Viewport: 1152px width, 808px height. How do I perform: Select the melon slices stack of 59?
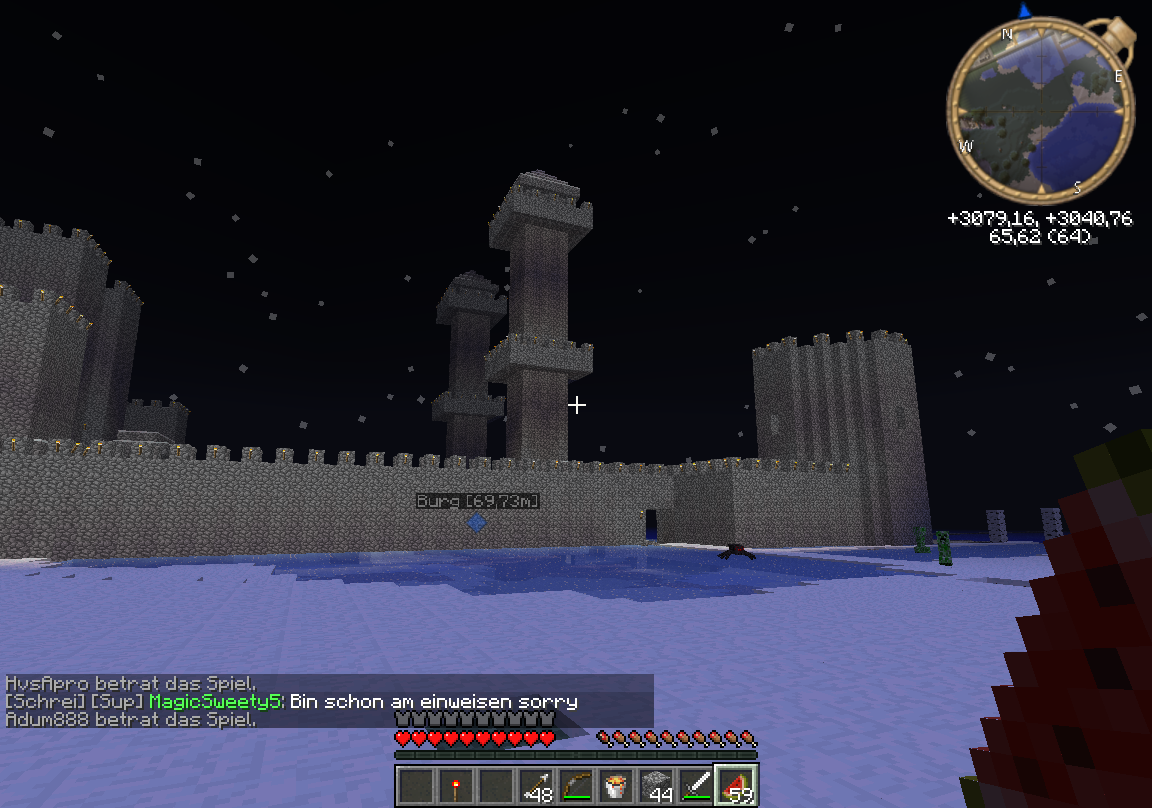pyautogui.click(x=736, y=785)
